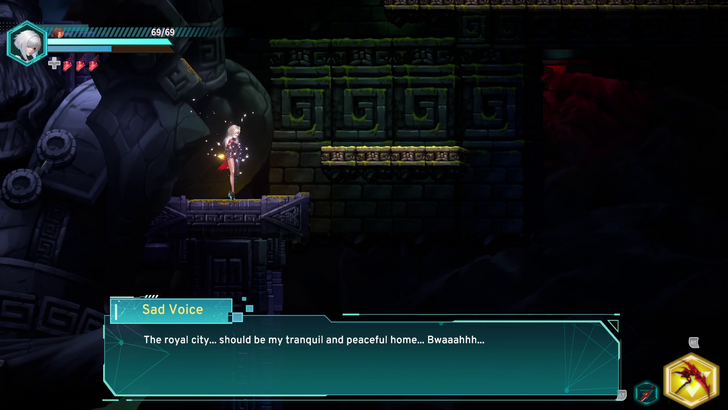Open the white-haired character portrait
The image size is (728, 410).
(x=25, y=42)
